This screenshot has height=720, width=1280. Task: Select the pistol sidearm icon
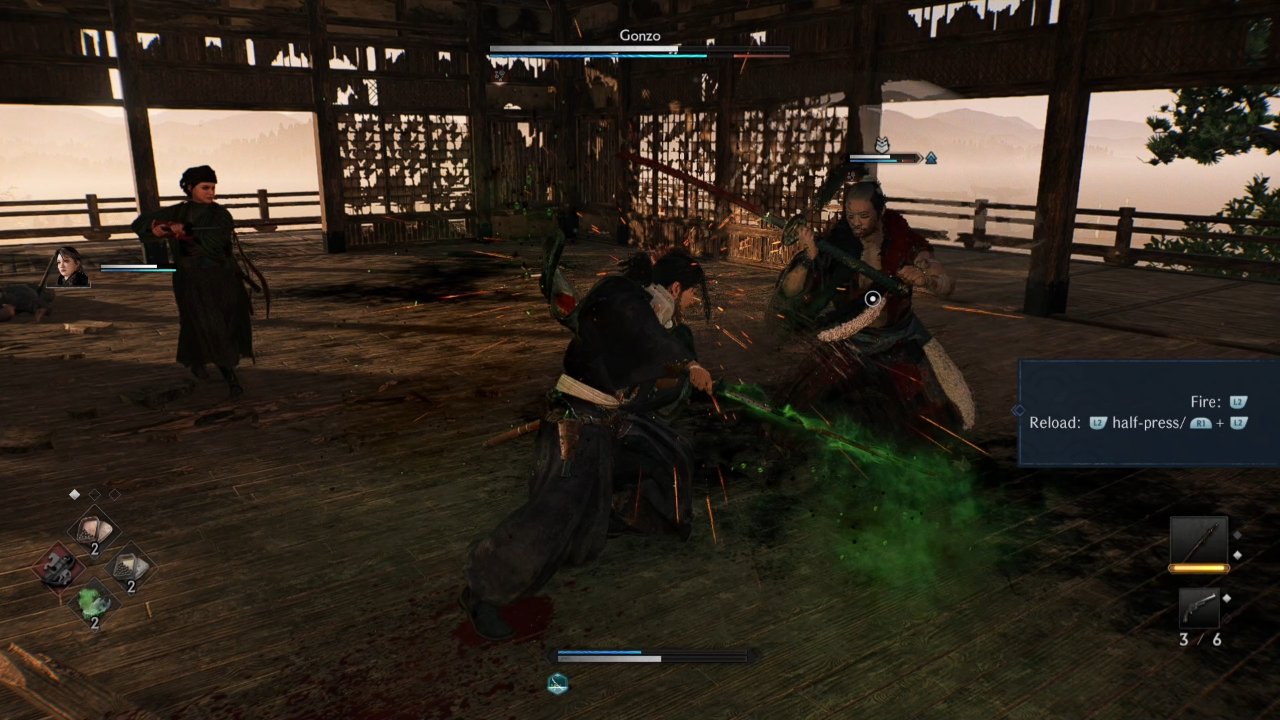coord(1199,606)
